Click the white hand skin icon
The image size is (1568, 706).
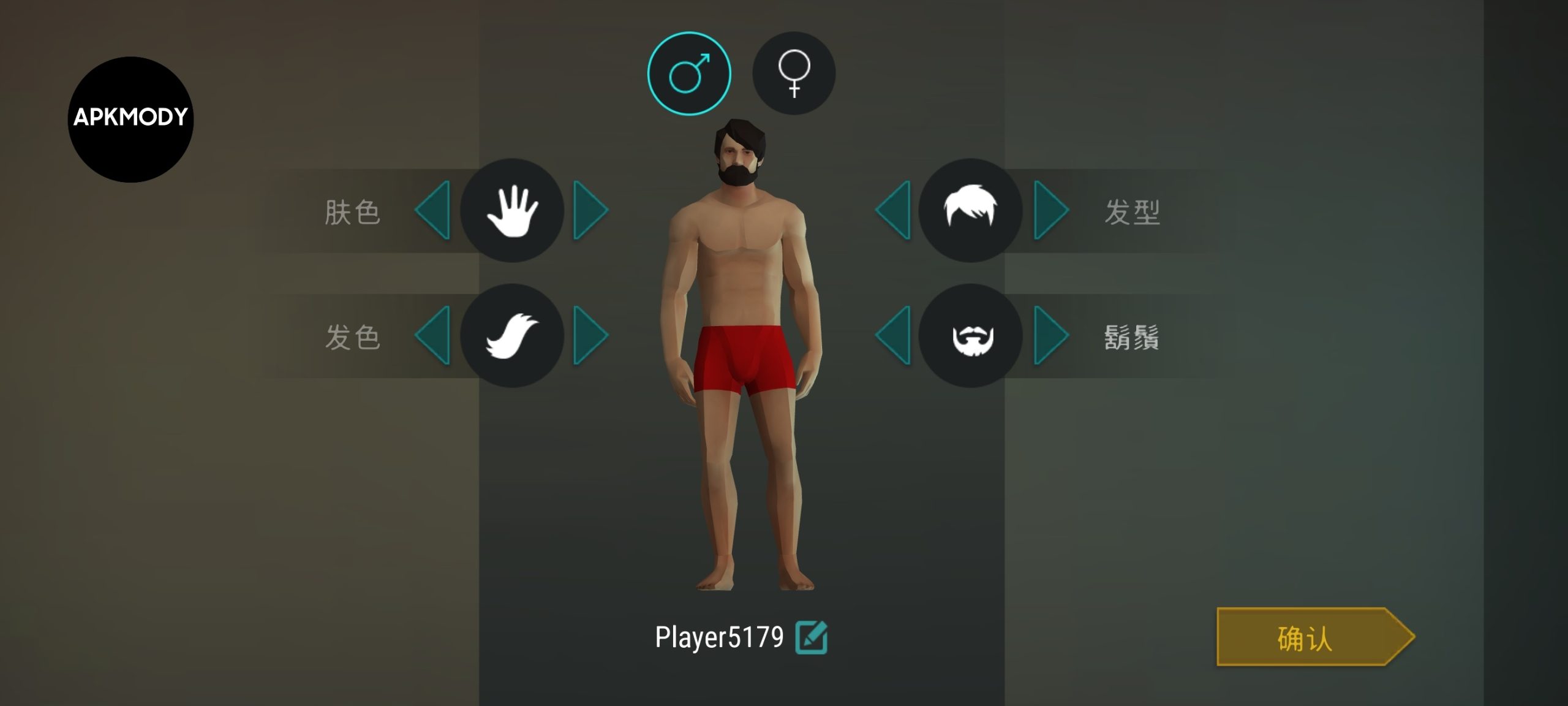pyautogui.click(x=512, y=210)
